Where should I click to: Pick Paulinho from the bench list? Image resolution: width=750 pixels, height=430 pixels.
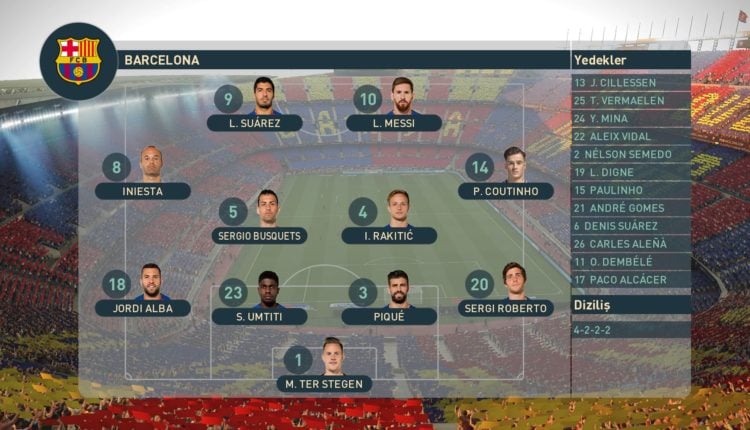(x=631, y=190)
